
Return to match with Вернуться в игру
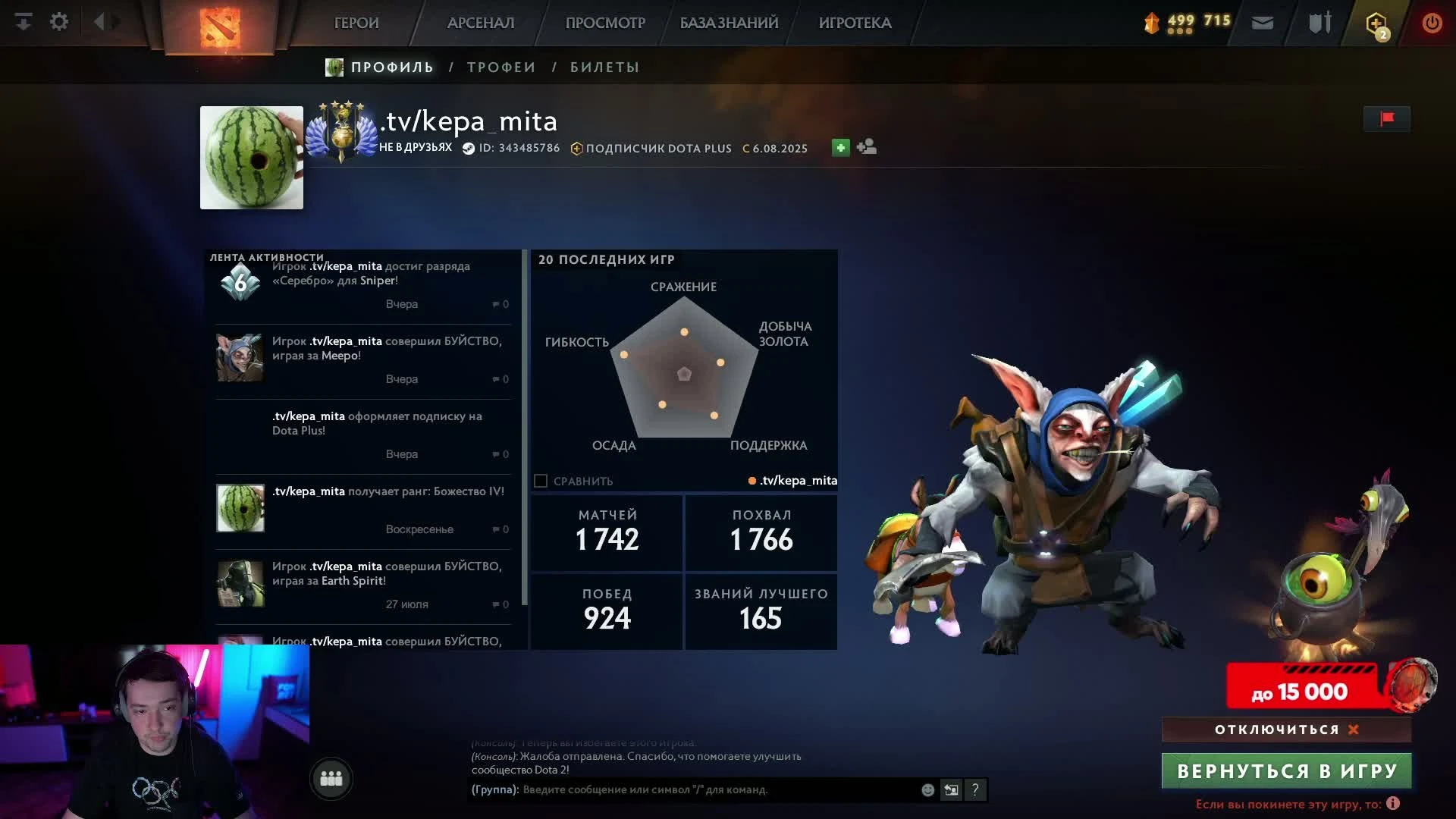pyautogui.click(x=1286, y=771)
